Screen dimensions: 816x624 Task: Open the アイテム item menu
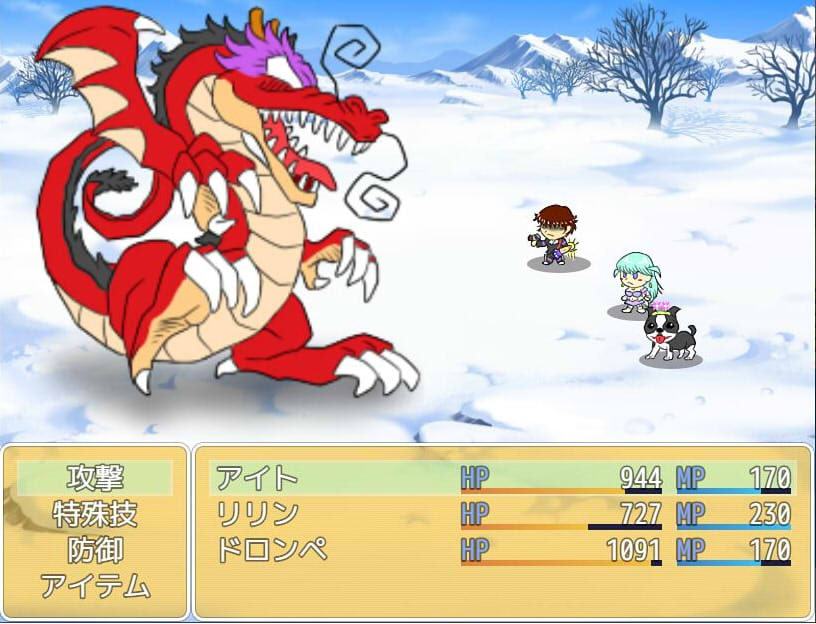pos(95,586)
